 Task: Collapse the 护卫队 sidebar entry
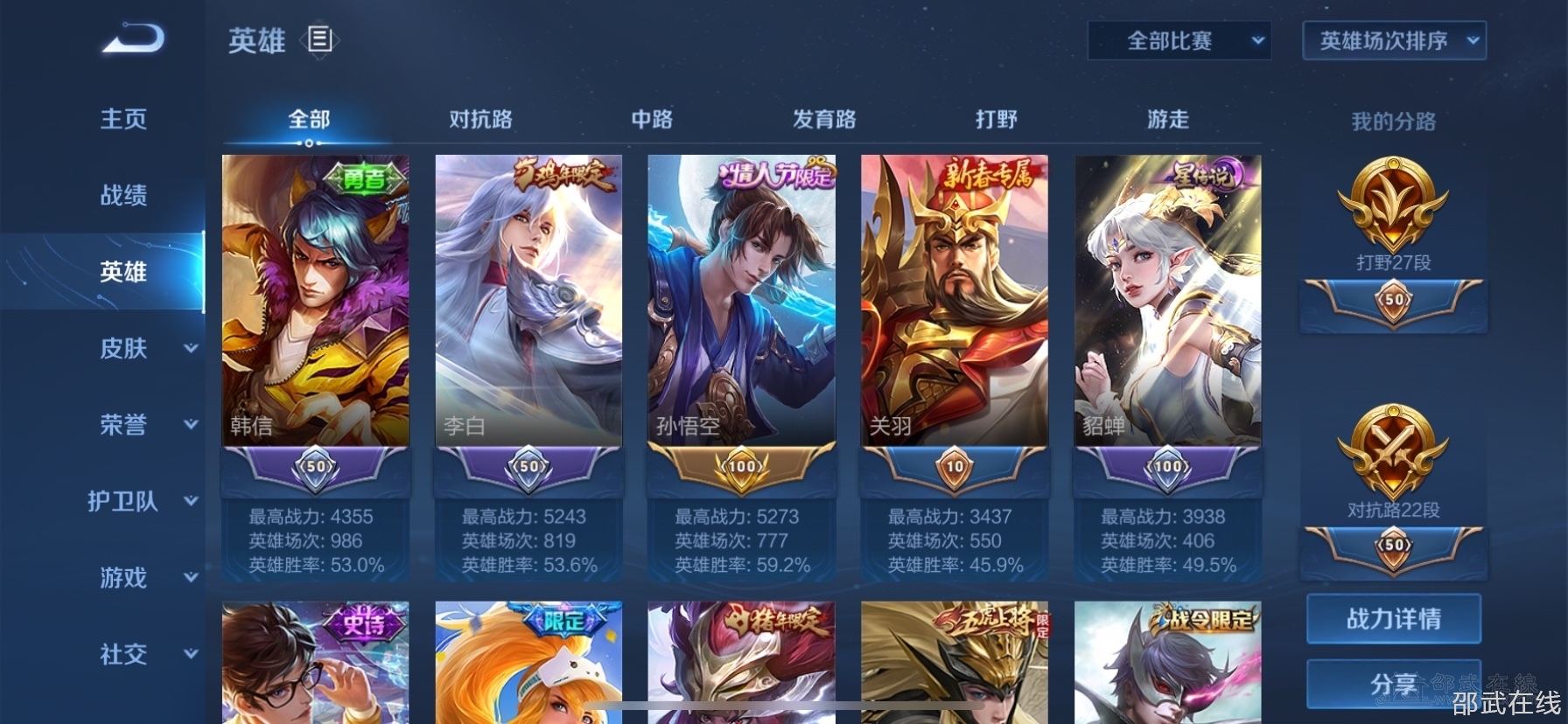[x=122, y=502]
